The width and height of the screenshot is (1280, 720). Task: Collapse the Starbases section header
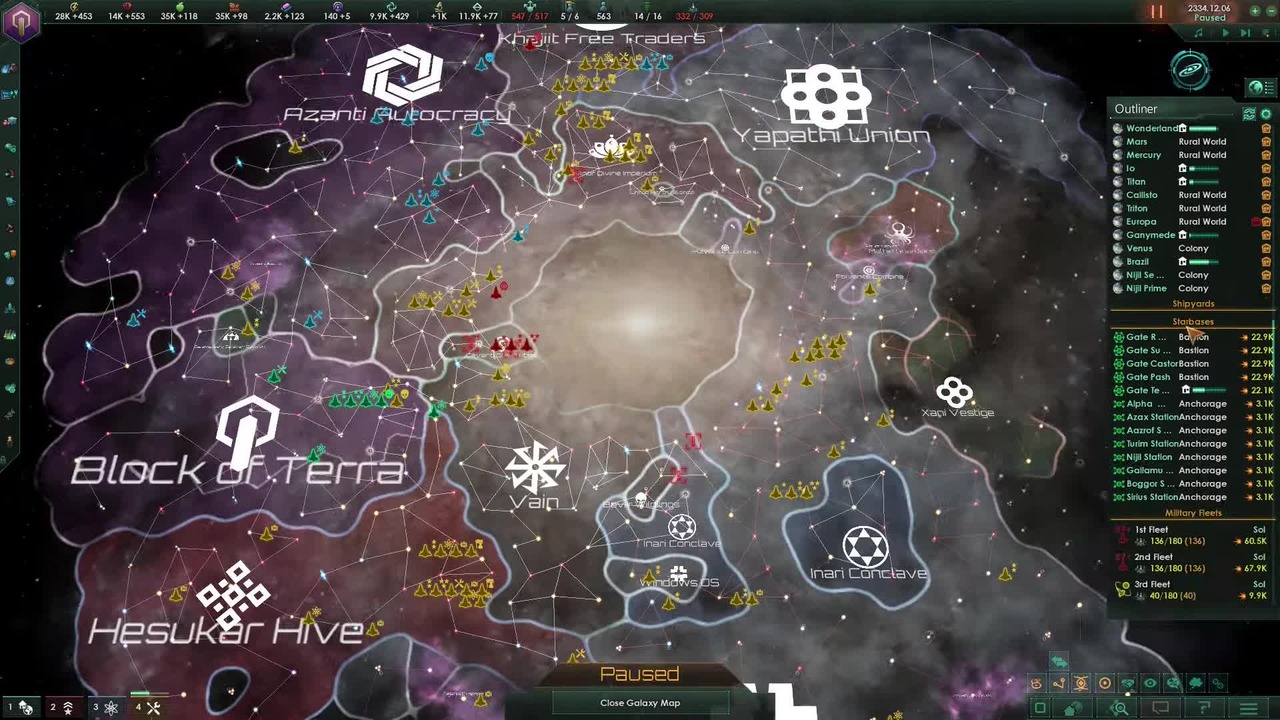pos(1193,322)
